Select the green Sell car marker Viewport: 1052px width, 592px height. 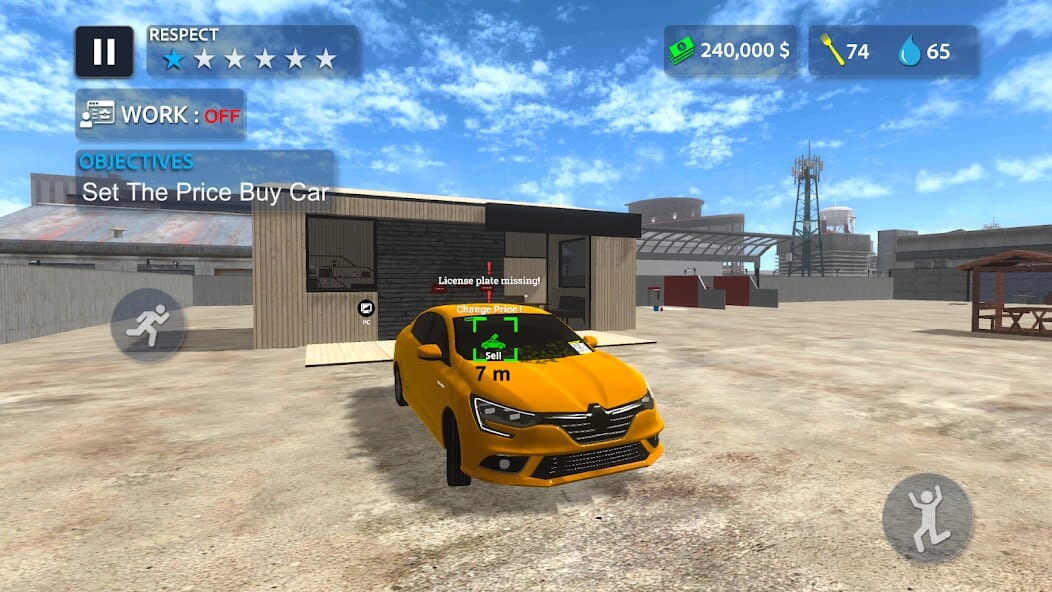click(493, 340)
